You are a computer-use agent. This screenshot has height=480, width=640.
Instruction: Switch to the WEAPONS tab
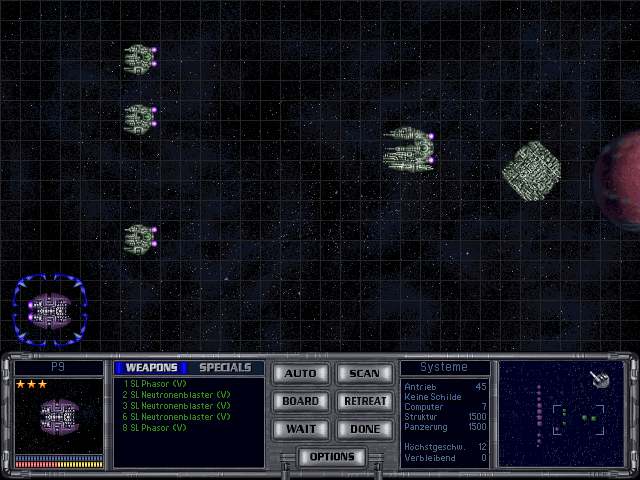pyautogui.click(x=151, y=368)
